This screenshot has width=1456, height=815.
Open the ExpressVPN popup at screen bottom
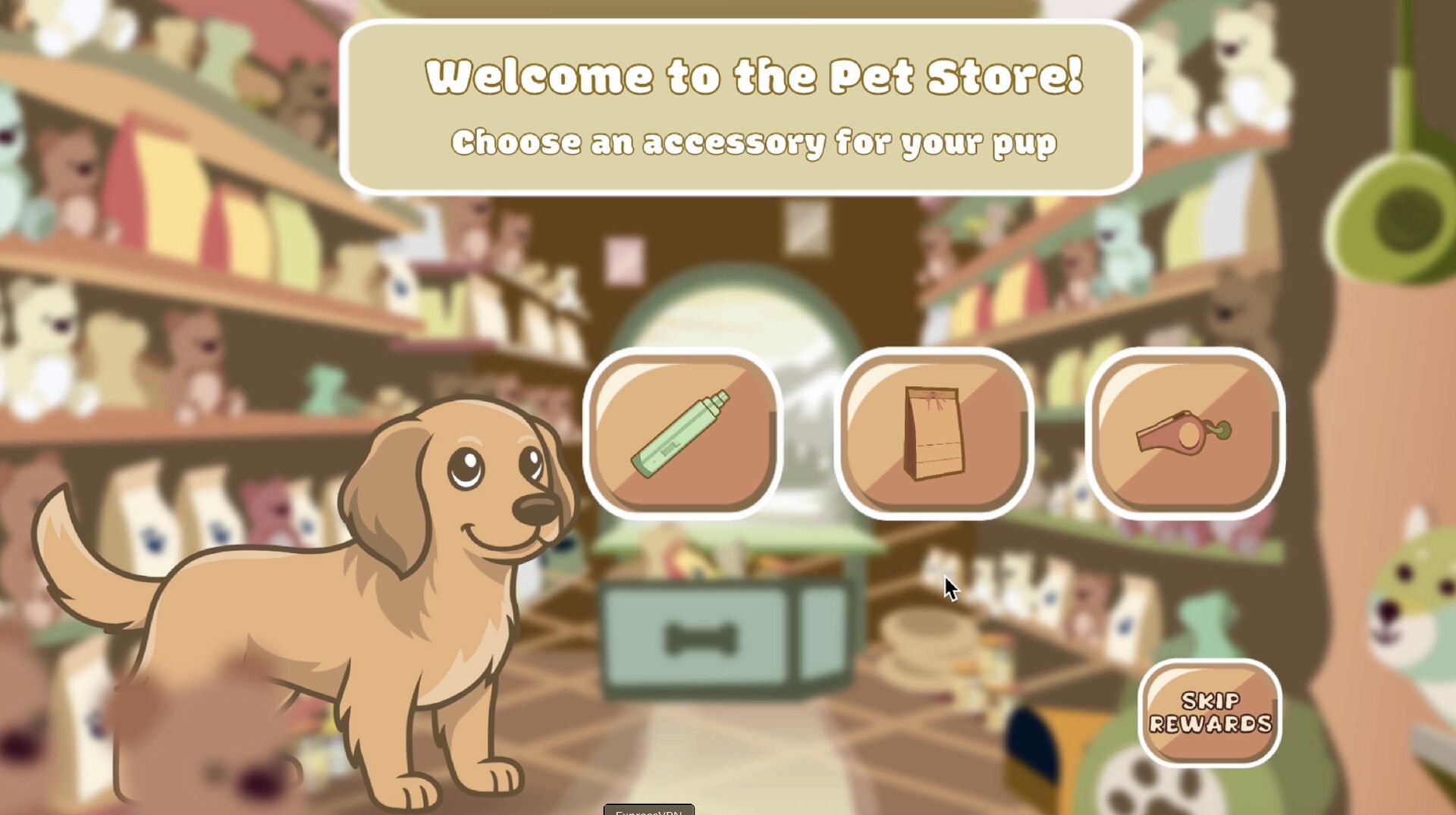648,811
